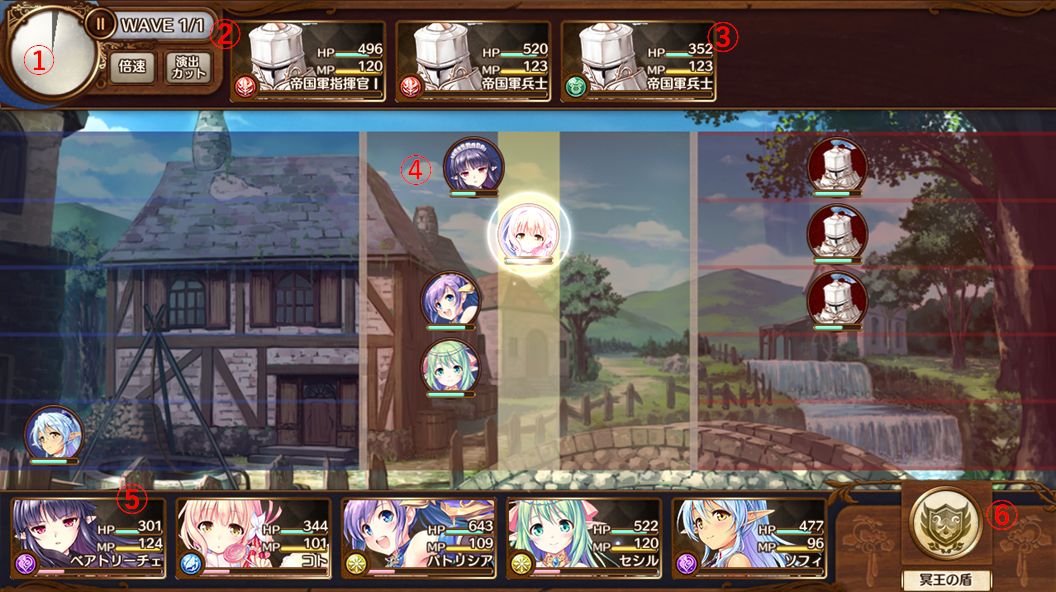
Task: Click the highlighted pink-haired unit token on the field
Action: (529, 231)
